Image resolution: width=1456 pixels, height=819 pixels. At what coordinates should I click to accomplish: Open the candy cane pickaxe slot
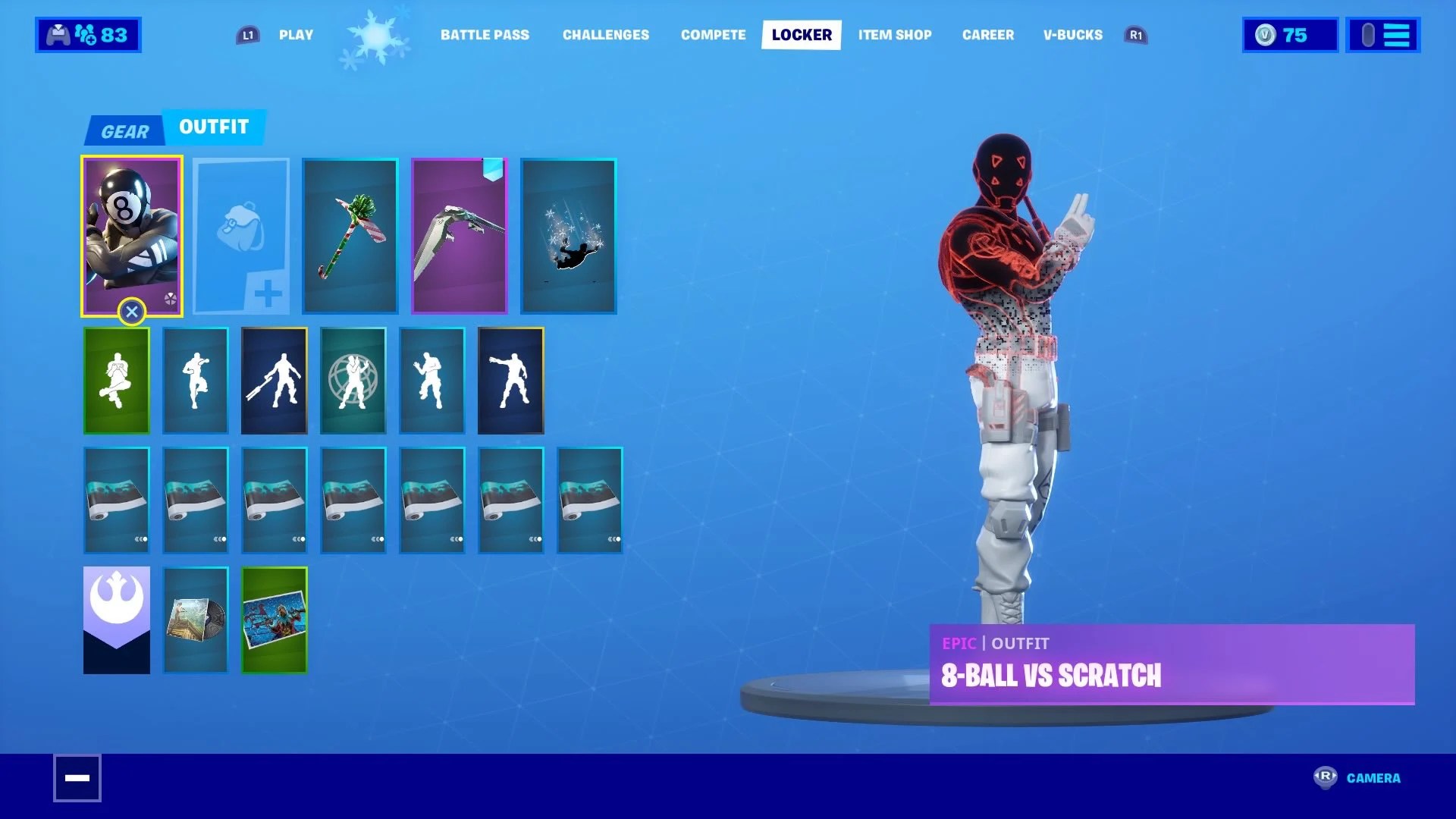(350, 235)
